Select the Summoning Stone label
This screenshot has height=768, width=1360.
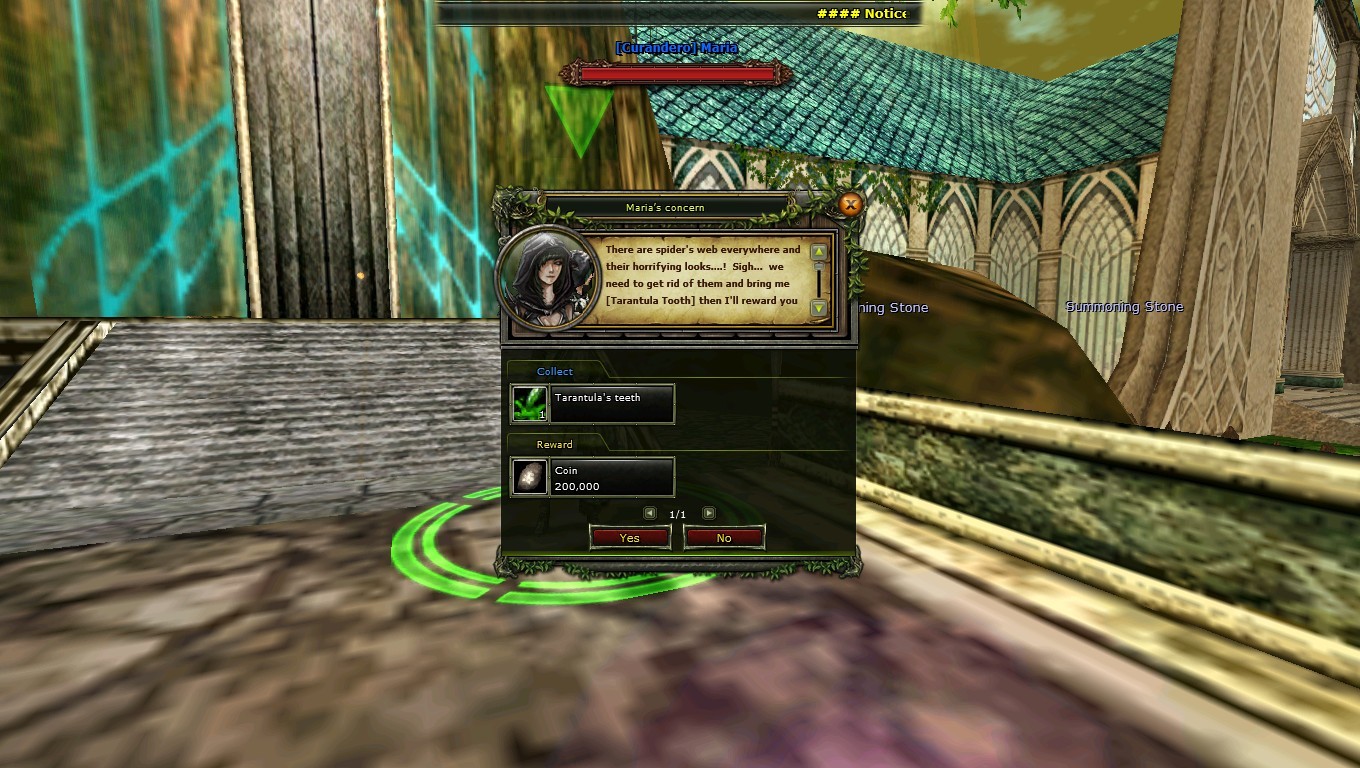1124,308
